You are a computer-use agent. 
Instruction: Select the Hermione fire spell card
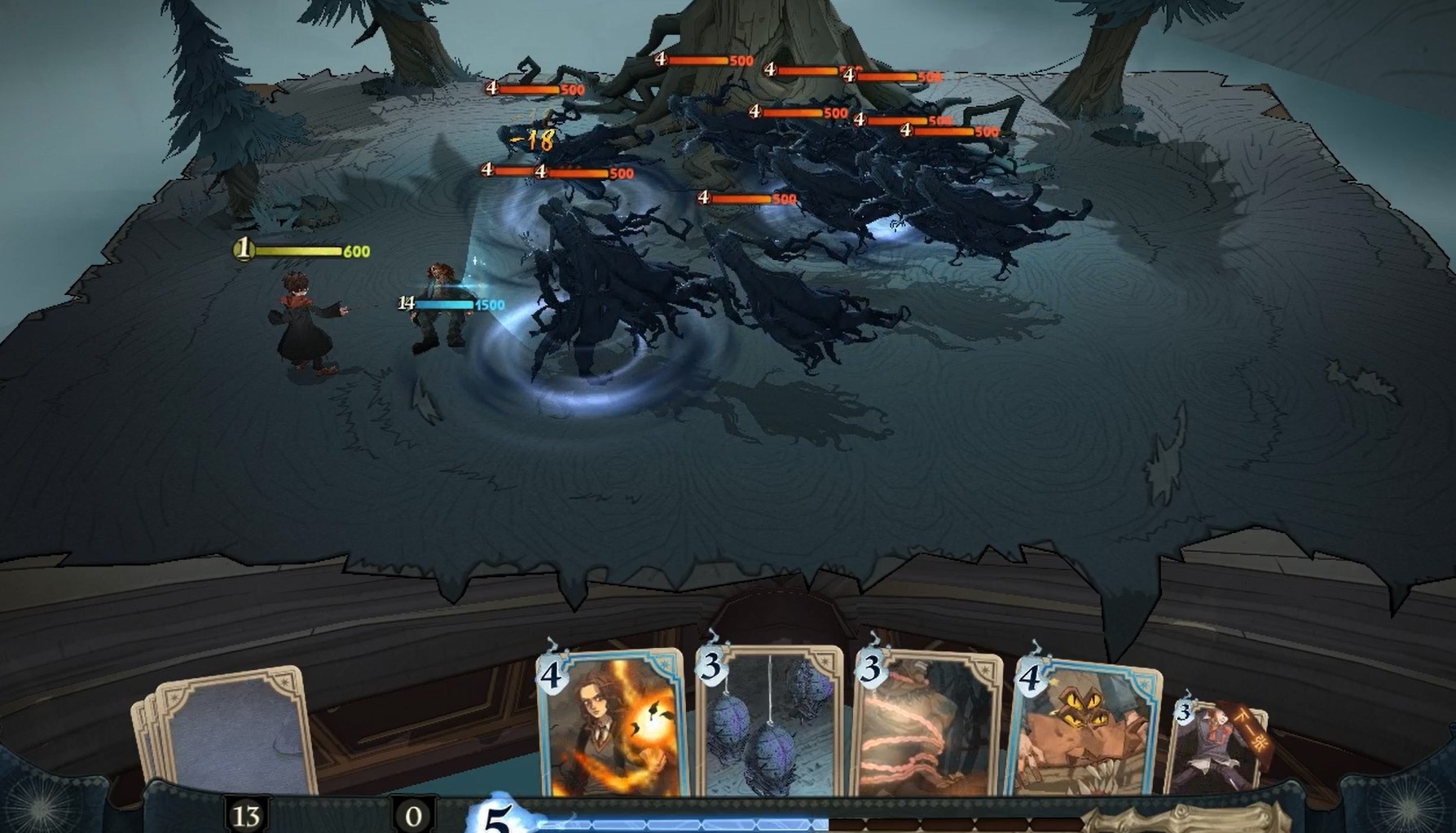click(611, 729)
